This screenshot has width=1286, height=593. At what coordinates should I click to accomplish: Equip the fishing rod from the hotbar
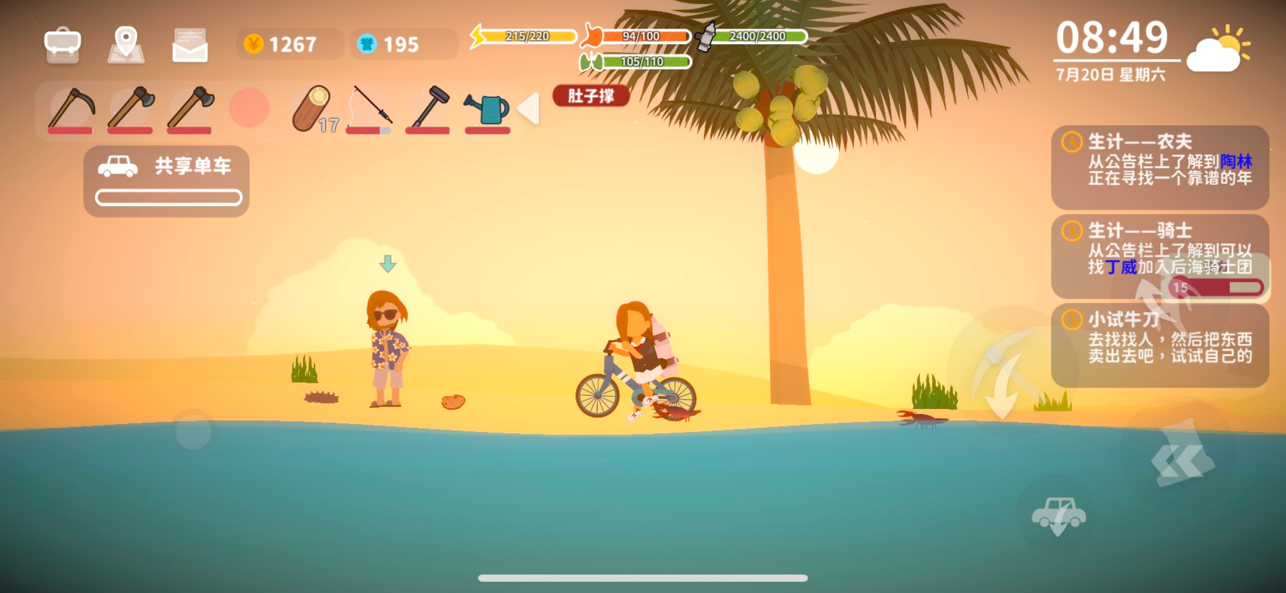pyautogui.click(x=369, y=108)
